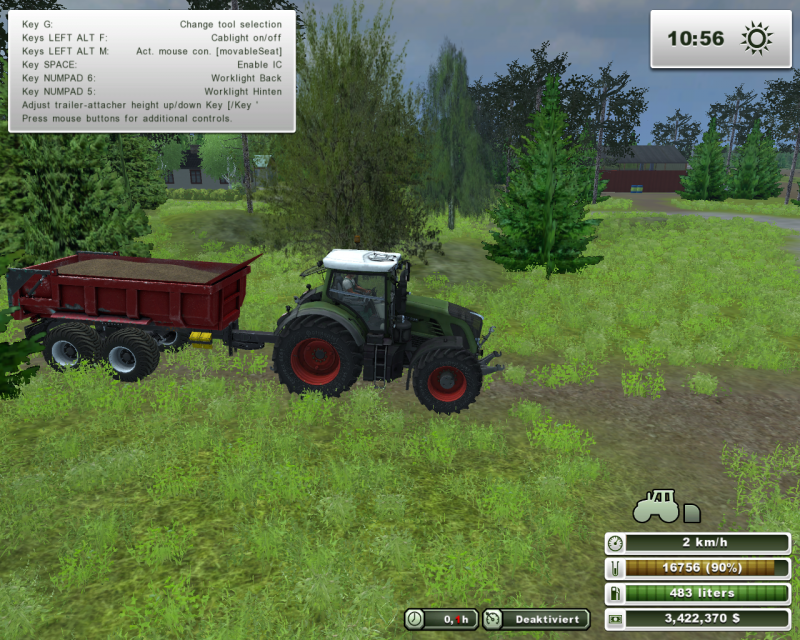
Task: Click the tractor vehicle icon
Action: 656,506
